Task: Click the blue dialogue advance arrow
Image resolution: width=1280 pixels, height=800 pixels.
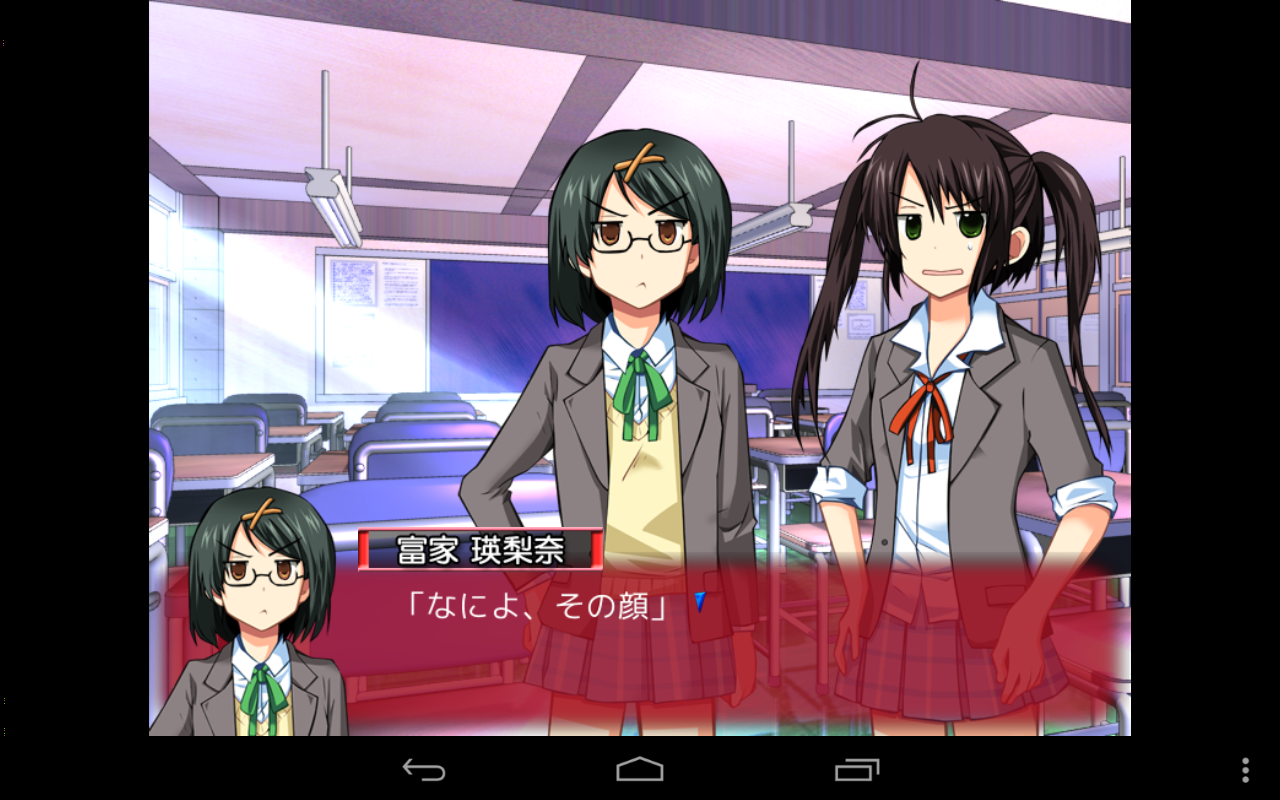Action: pos(700,602)
